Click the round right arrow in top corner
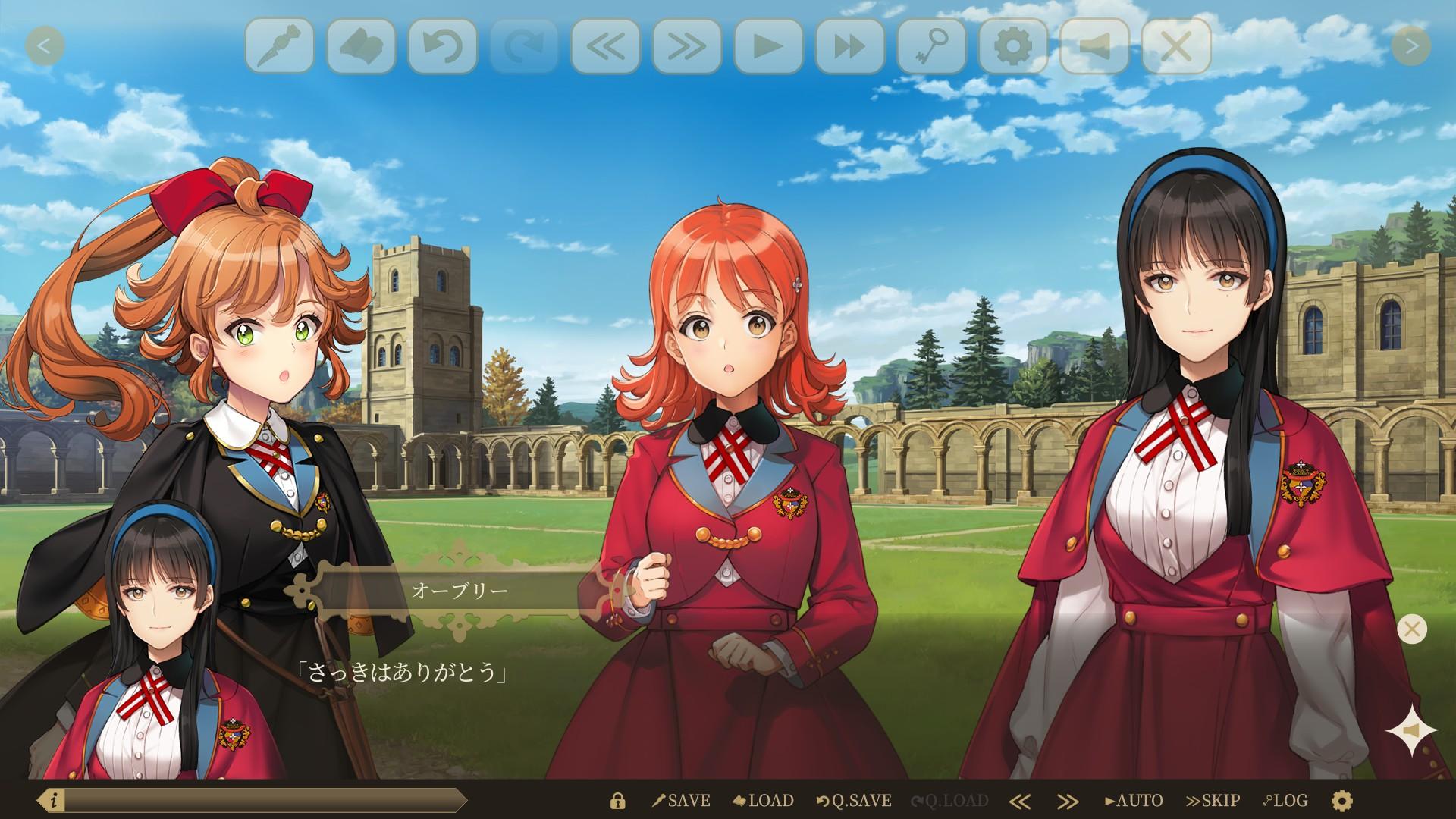The image size is (1456, 819). tap(1410, 46)
